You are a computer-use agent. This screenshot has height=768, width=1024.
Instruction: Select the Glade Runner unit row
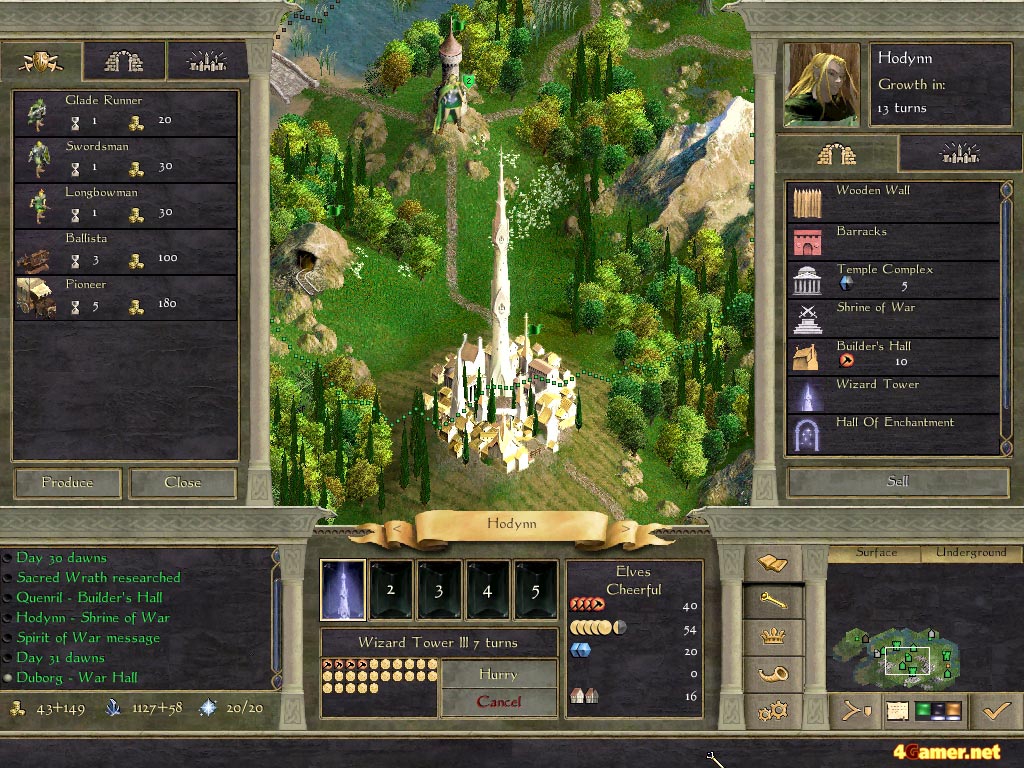[x=125, y=112]
